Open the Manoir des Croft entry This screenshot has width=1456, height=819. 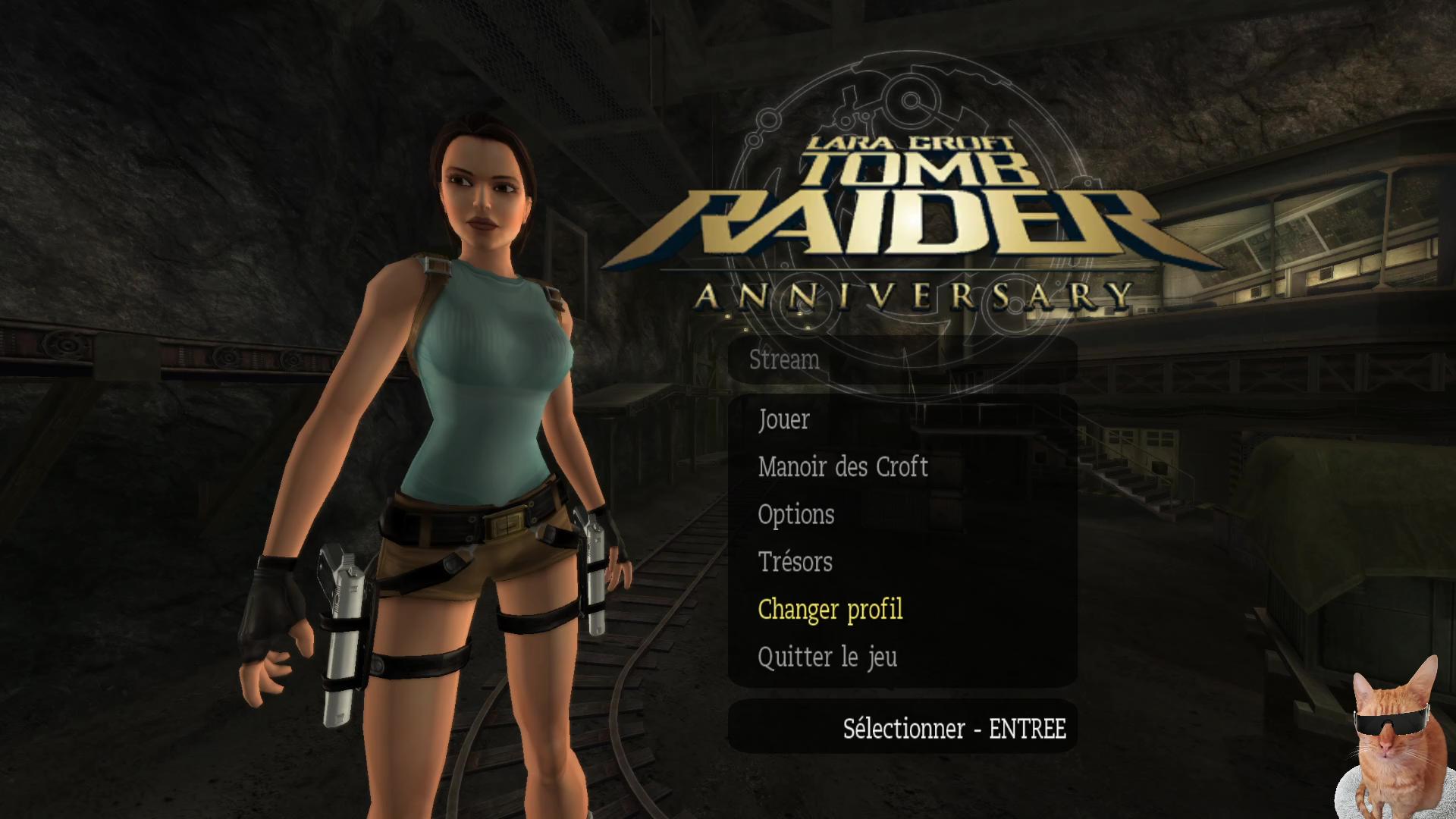(x=843, y=466)
